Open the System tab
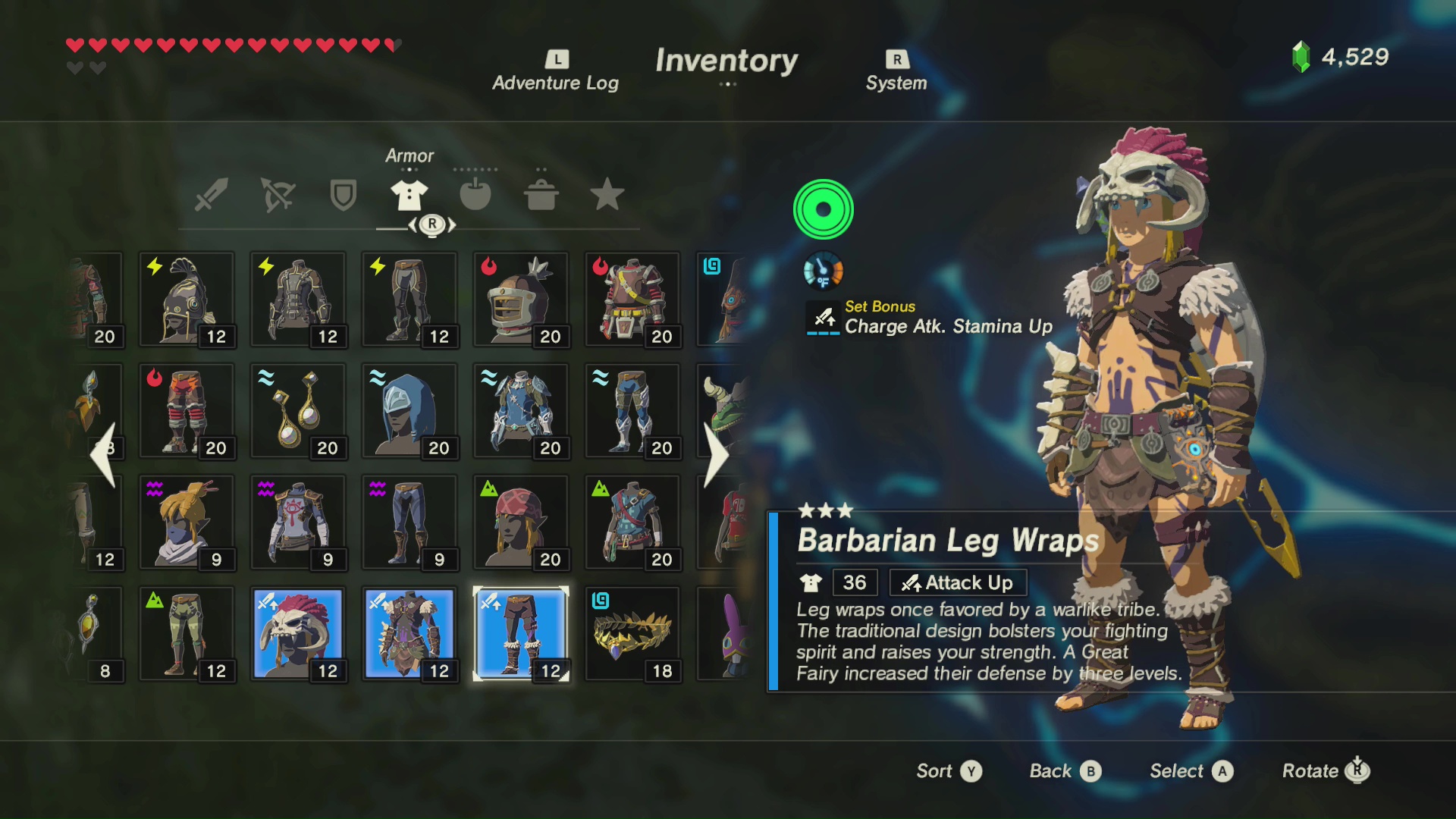 (896, 72)
